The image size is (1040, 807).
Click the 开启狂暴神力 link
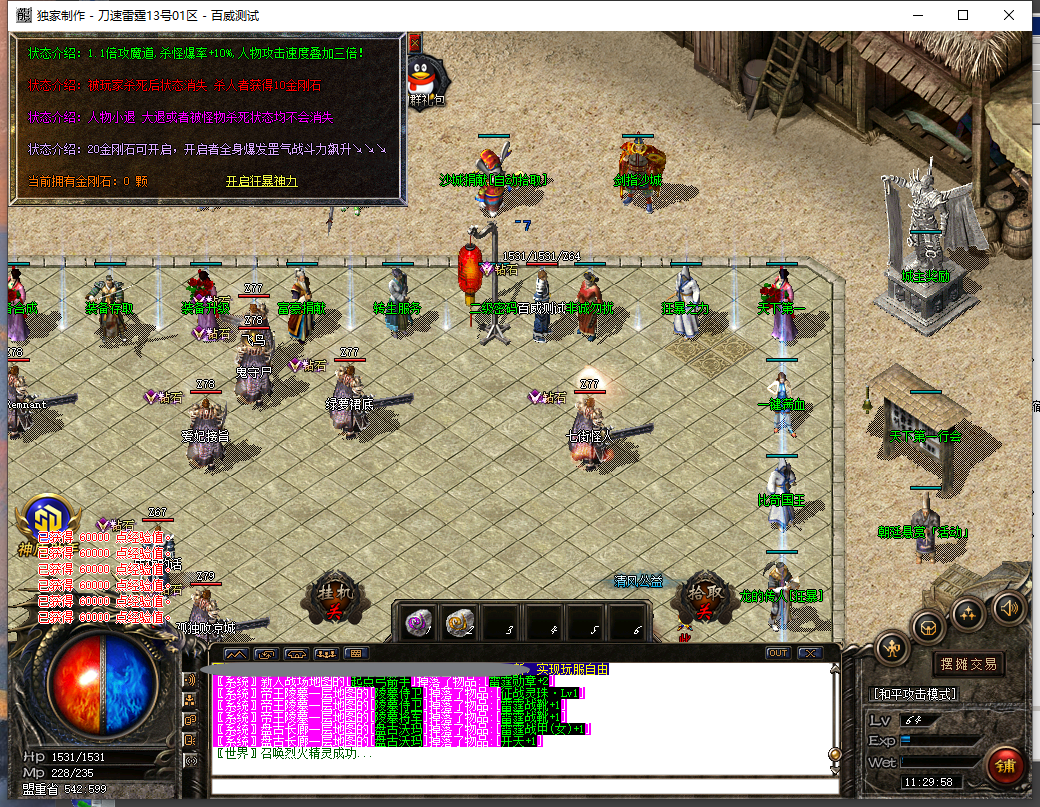click(x=261, y=181)
